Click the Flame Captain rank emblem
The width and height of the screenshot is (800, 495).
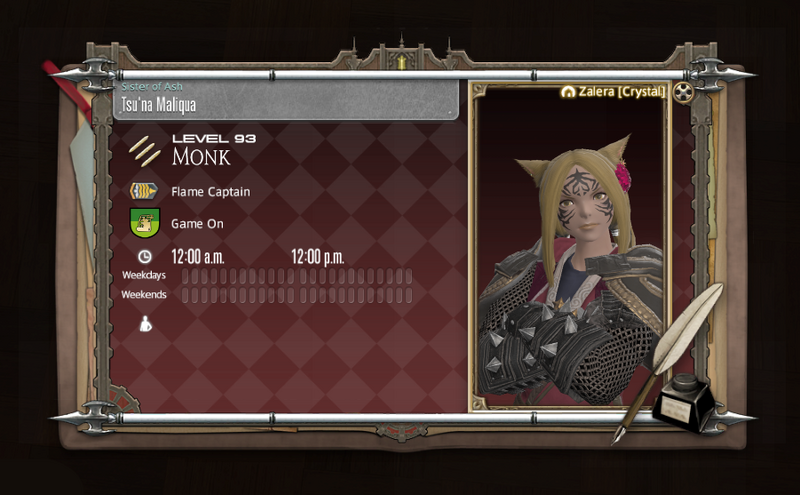pyautogui.click(x=145, y=191)
